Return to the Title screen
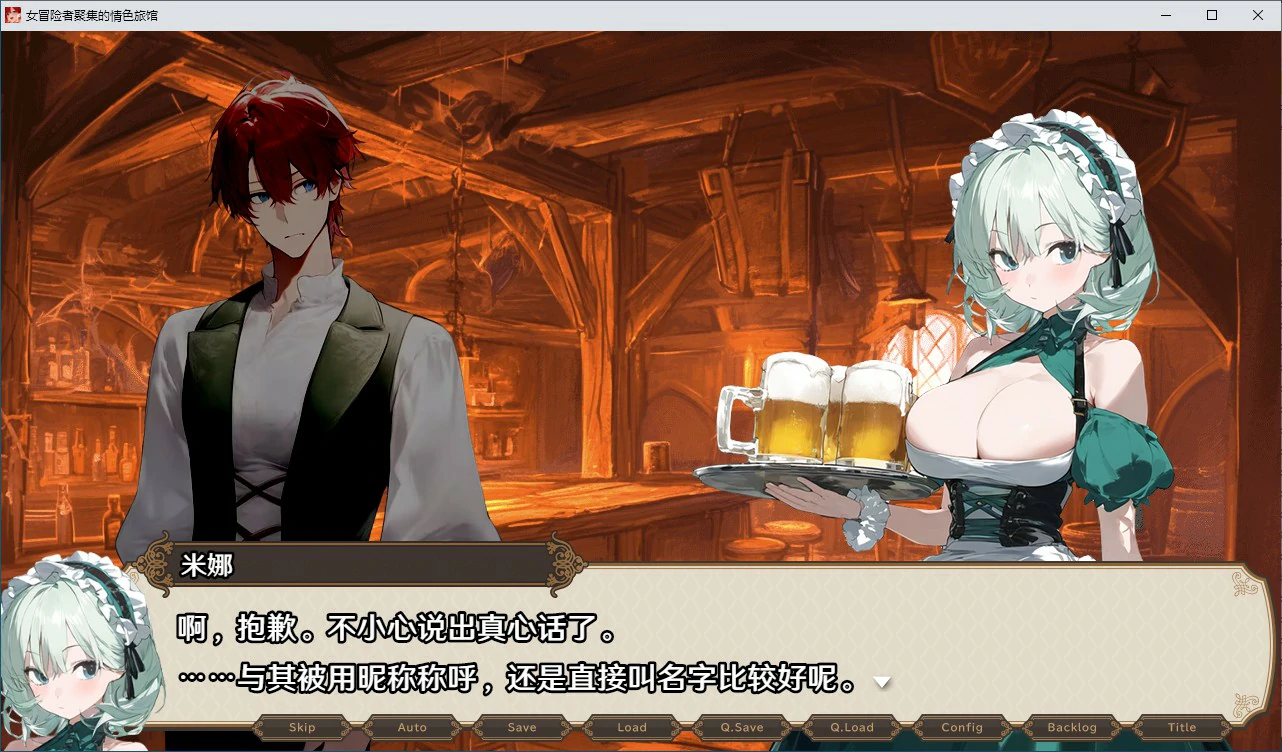 coord(1181,727)
